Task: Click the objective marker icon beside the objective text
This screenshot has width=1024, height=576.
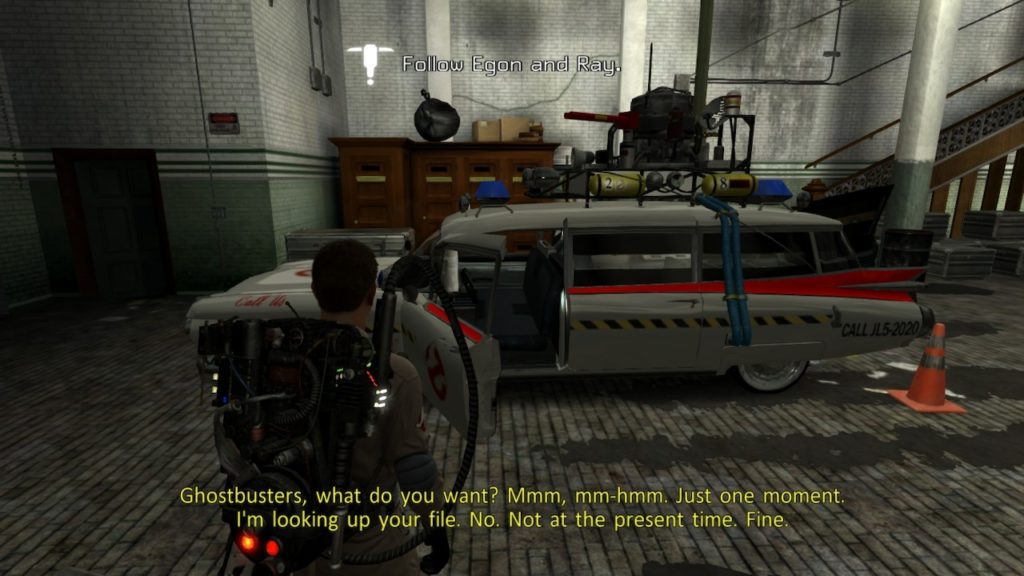Action: [371, 61]
